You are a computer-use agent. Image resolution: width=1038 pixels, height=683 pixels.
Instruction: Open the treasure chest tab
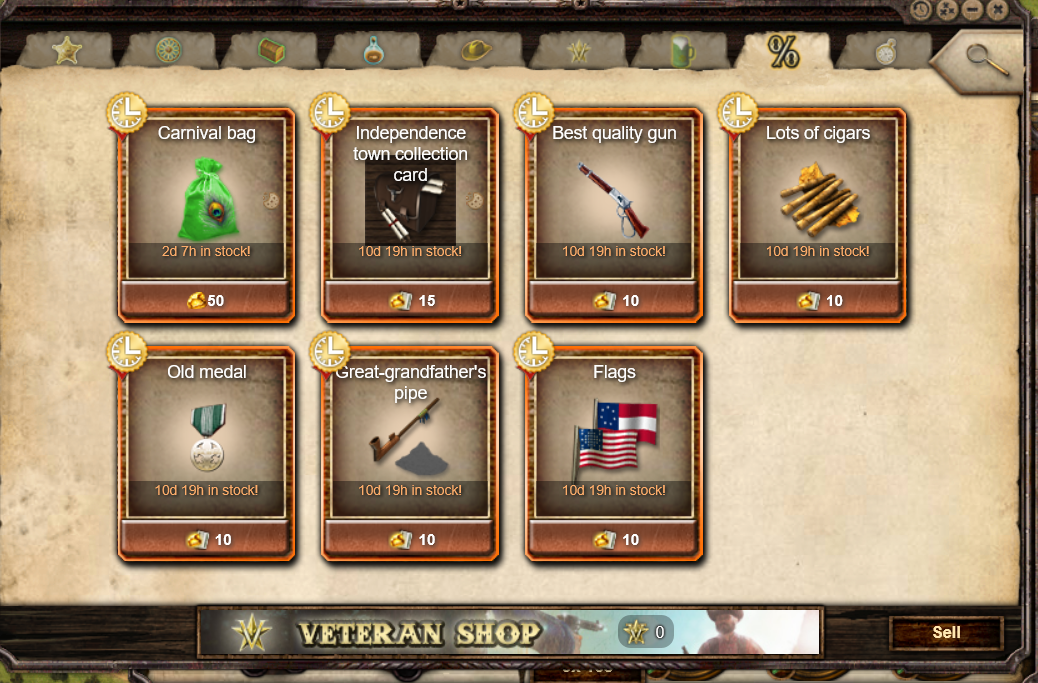coord(272,51)
